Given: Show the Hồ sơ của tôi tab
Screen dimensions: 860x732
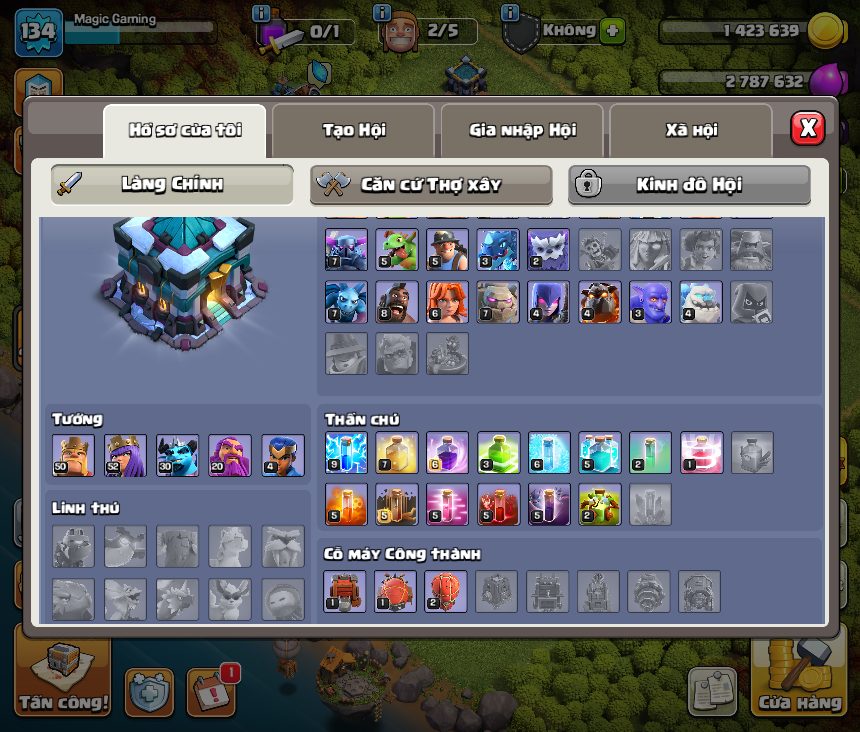Looking at the screenshot, I should coord(185,130).
